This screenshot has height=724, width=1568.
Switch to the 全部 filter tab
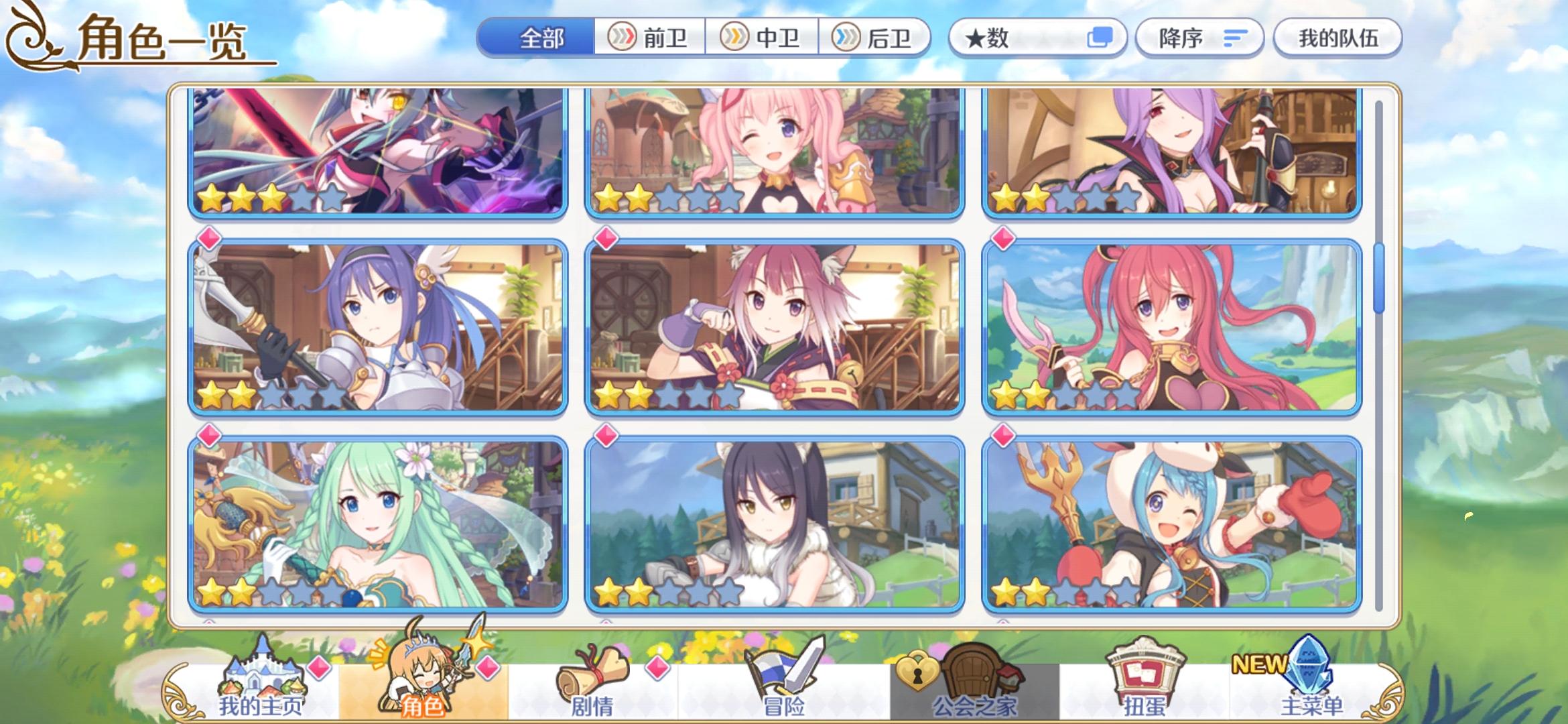(x=539, y=38)
